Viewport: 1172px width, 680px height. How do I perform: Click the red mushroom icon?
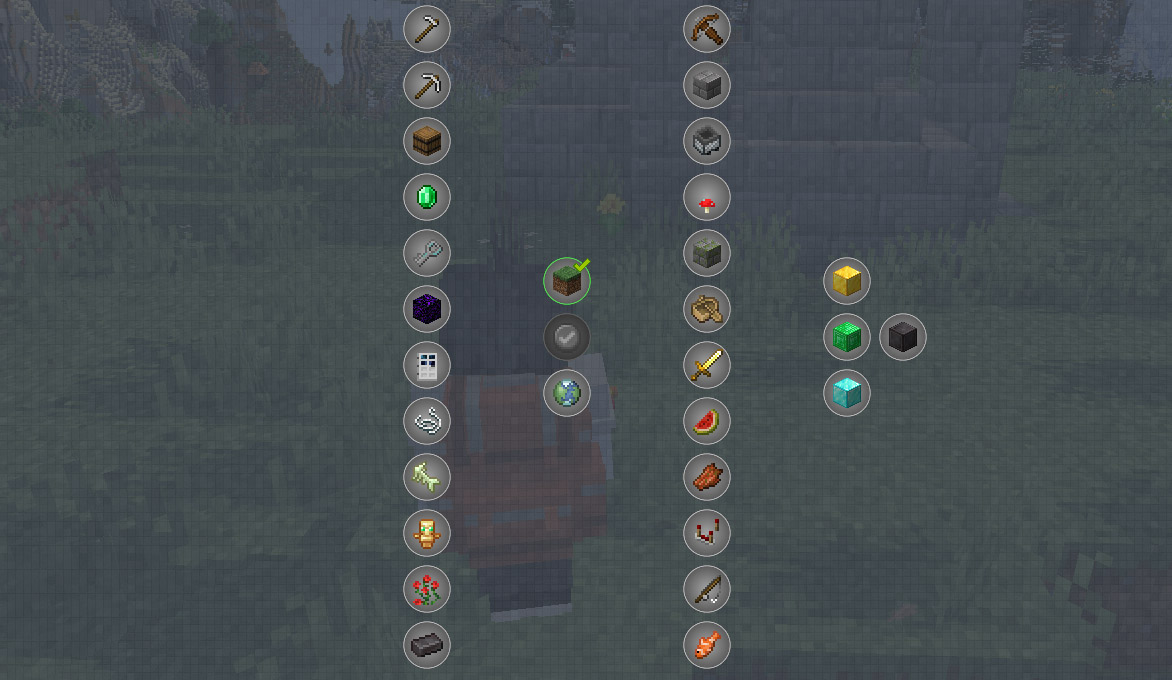[707, 197]
